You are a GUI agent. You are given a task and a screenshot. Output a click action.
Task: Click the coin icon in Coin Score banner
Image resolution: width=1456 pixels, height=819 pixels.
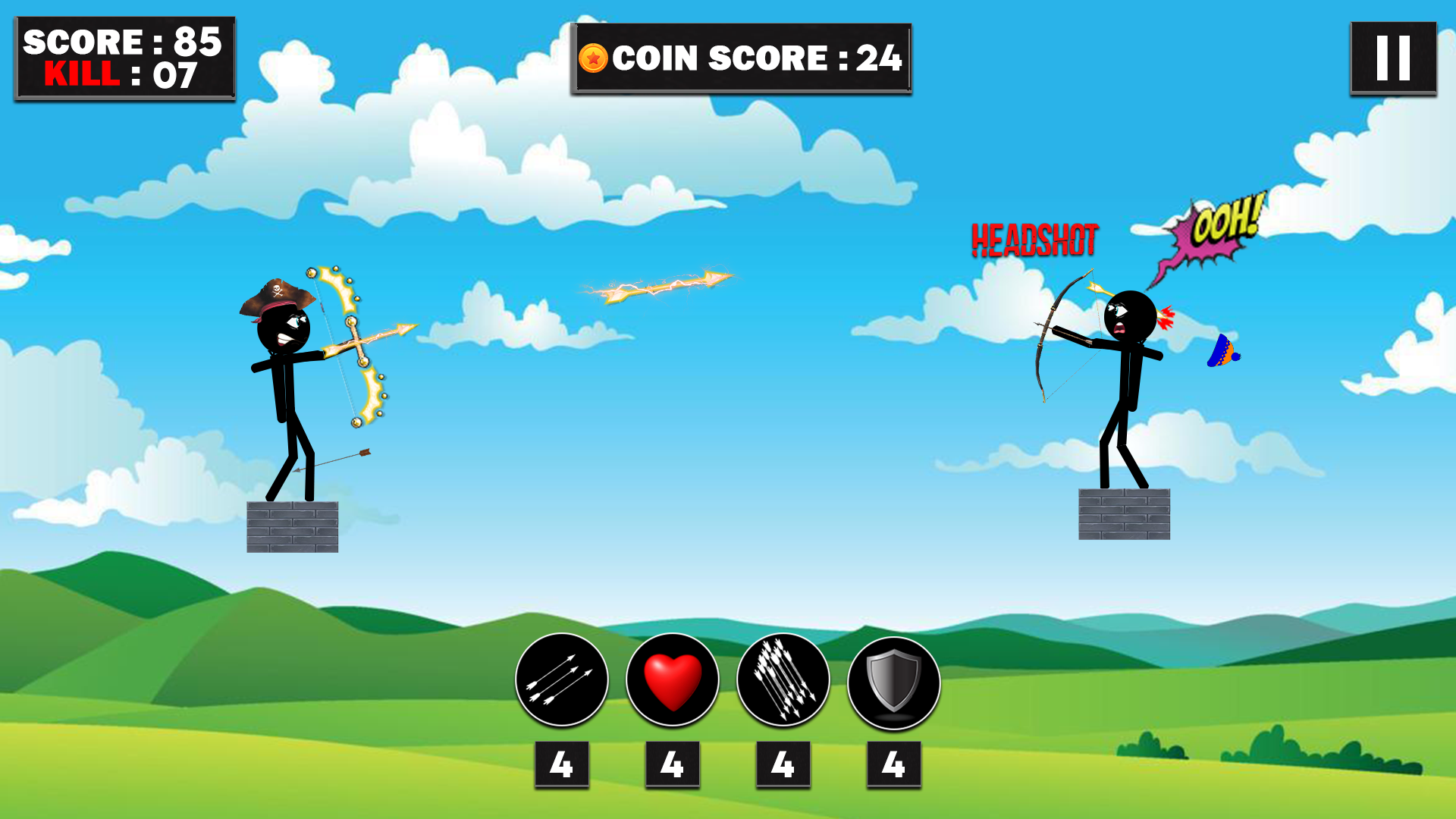[594, 56]
